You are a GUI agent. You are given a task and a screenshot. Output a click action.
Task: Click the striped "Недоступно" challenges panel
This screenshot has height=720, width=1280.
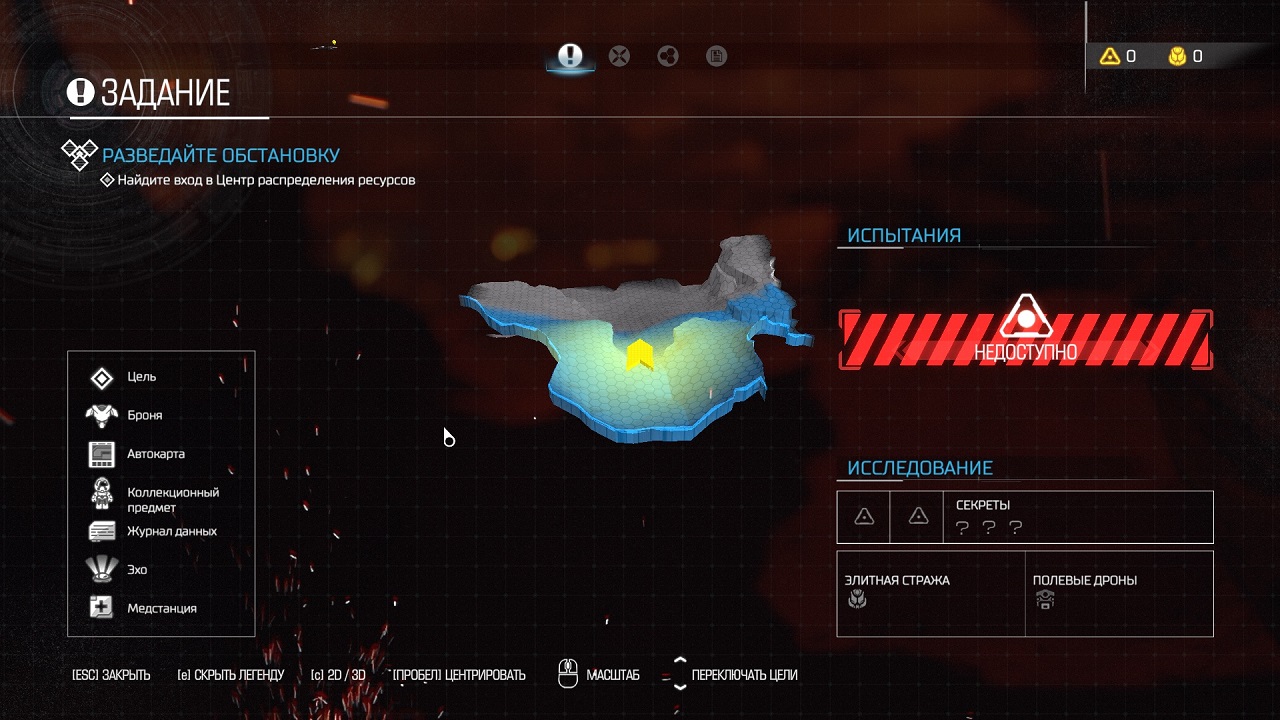1025,339
